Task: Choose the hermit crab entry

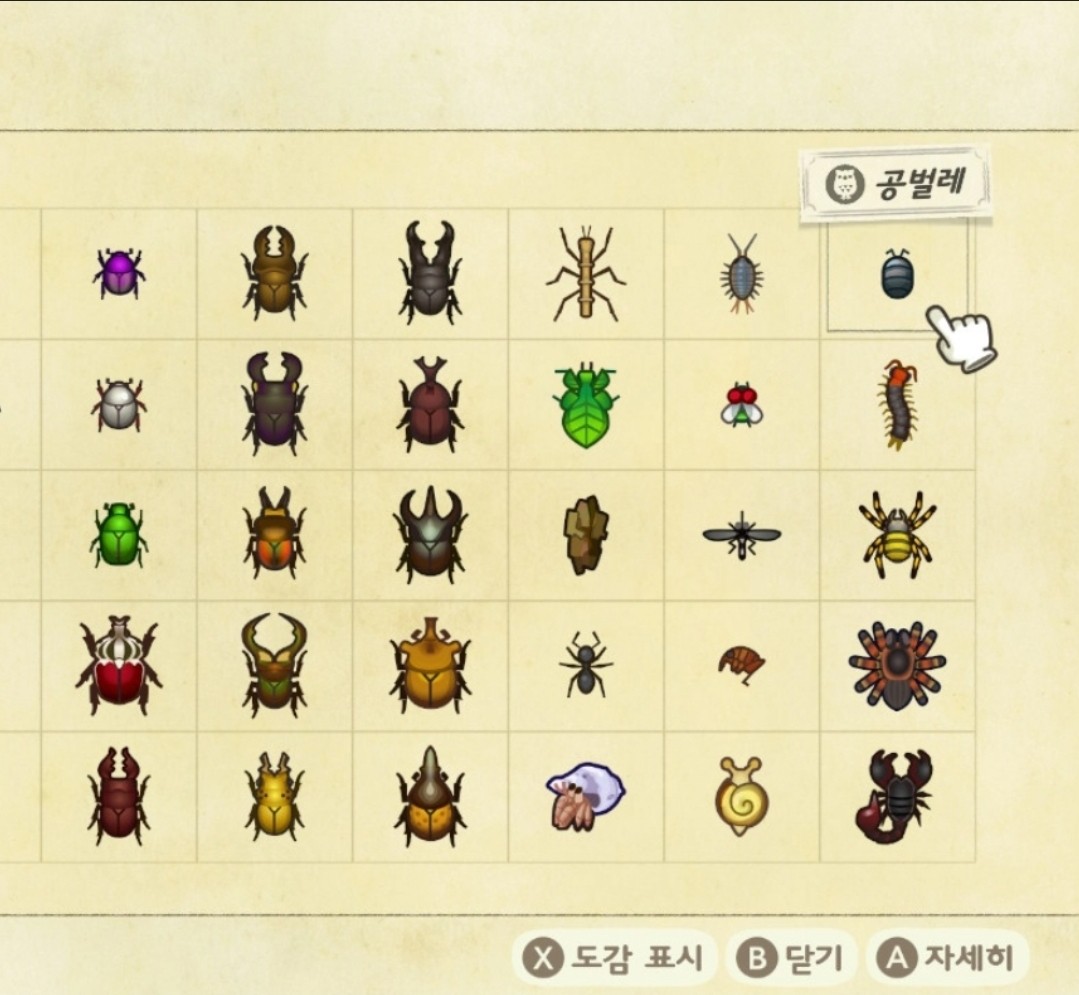Action: point(585,795)
